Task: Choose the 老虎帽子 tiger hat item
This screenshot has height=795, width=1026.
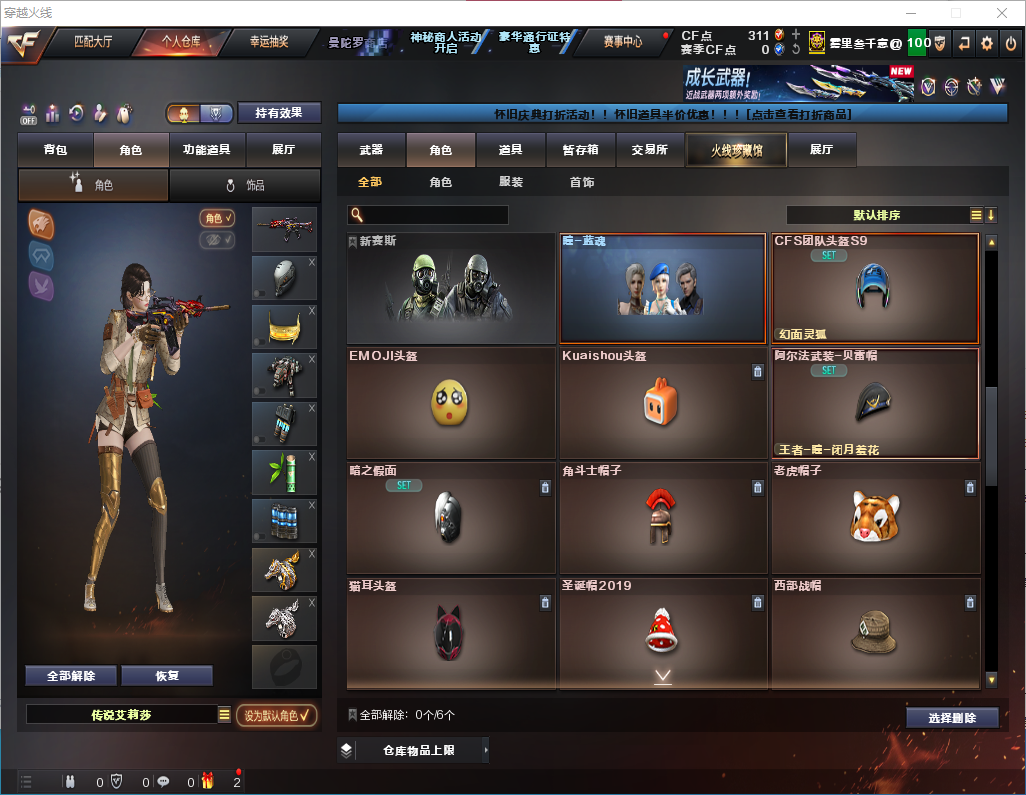Action: [x=875, y=517]
